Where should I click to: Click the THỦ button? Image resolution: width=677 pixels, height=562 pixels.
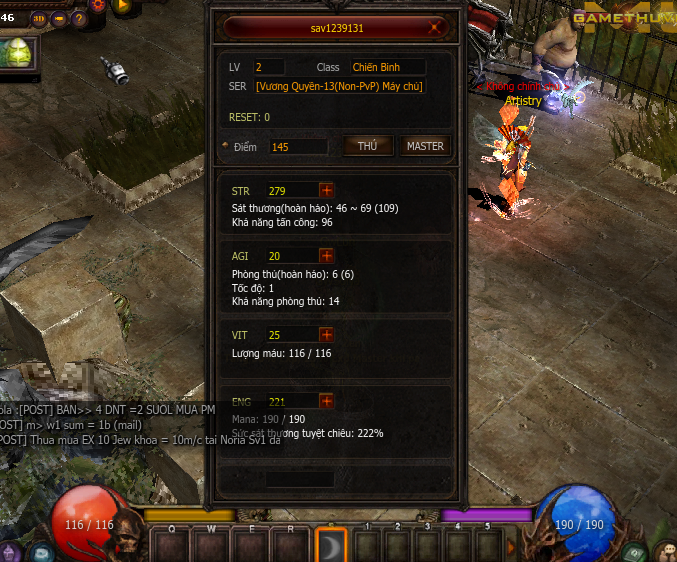[368, 146]
